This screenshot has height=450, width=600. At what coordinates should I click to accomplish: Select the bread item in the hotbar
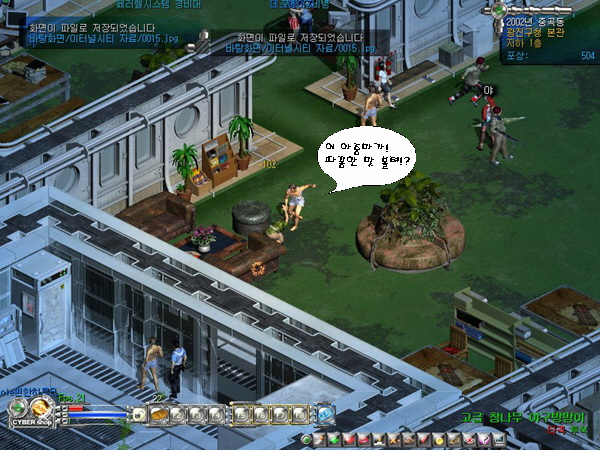pyautogui.click(x=157, y=414)
